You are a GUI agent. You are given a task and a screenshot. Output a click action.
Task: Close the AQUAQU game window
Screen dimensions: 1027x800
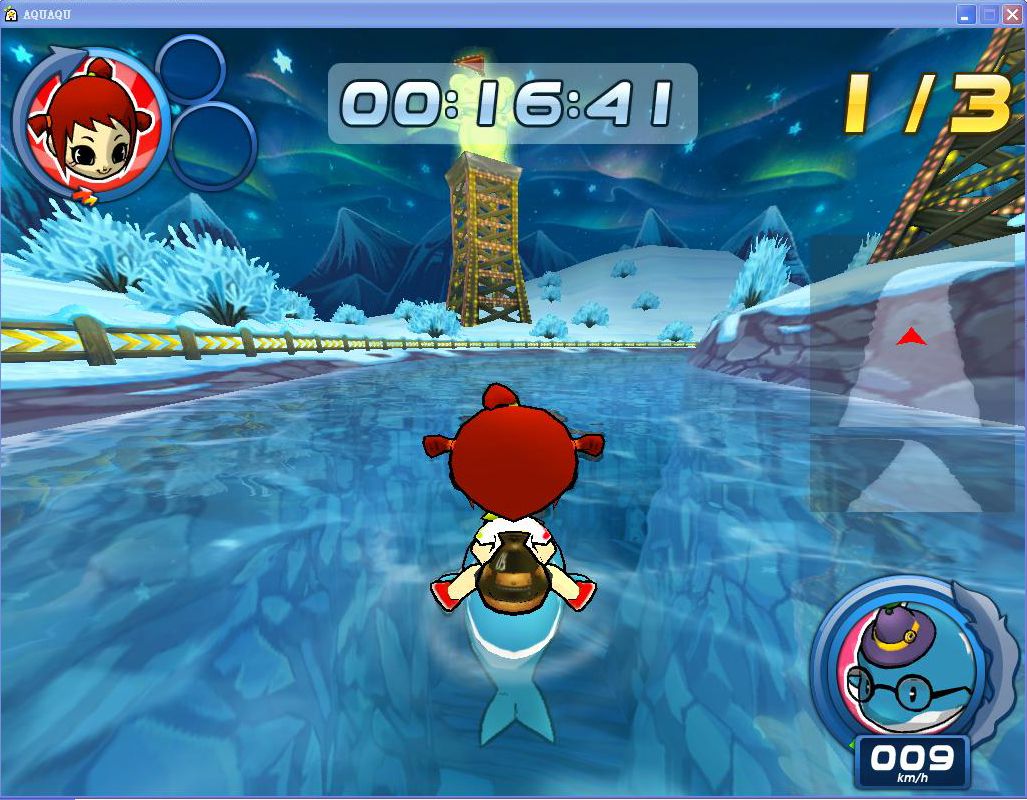pyautogui.click(x=1012, y=14)
